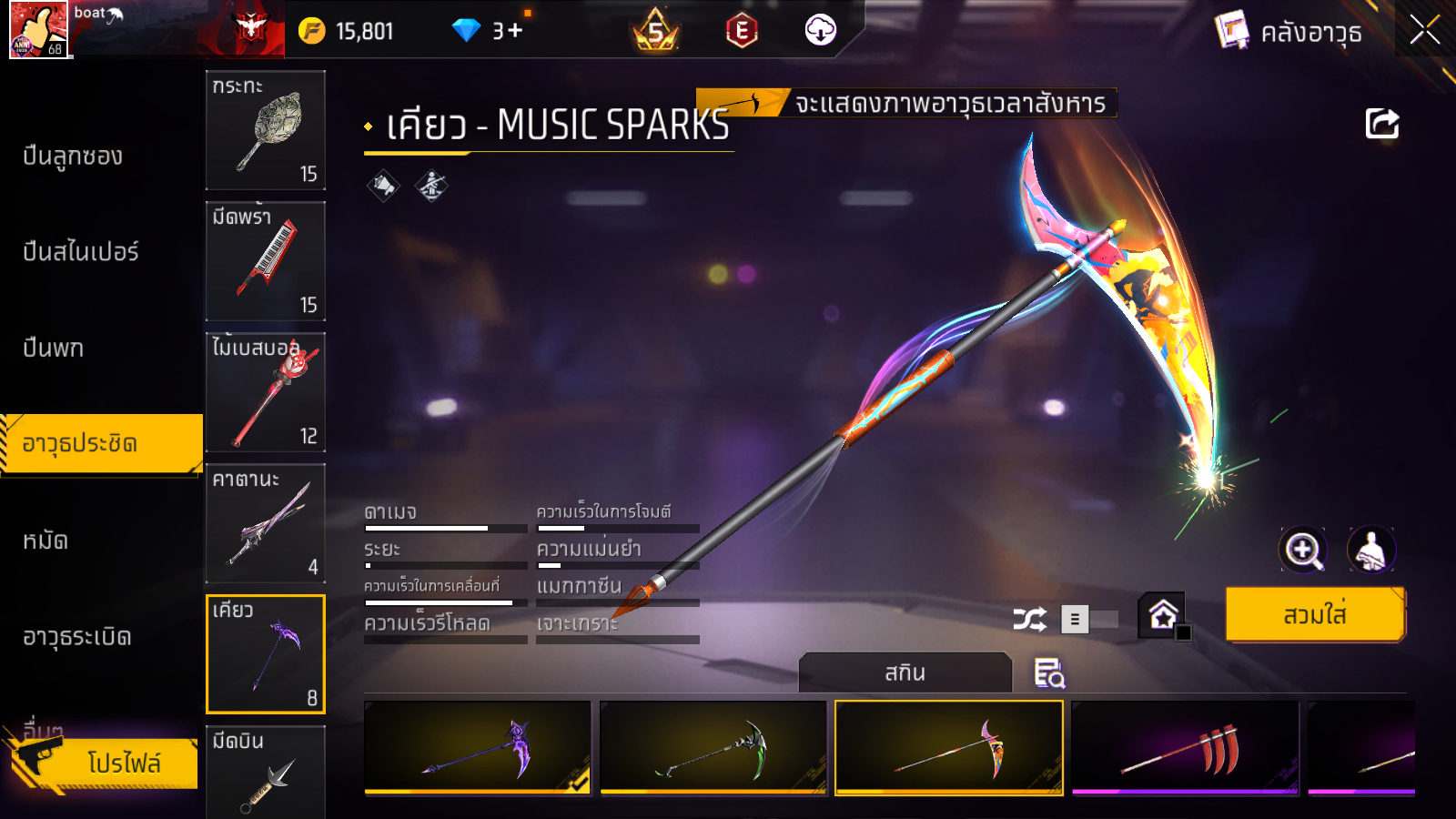The image size is (1456, 819).
Task: Choose the green scythe skin thumbnail
Action: pos(713,747)
